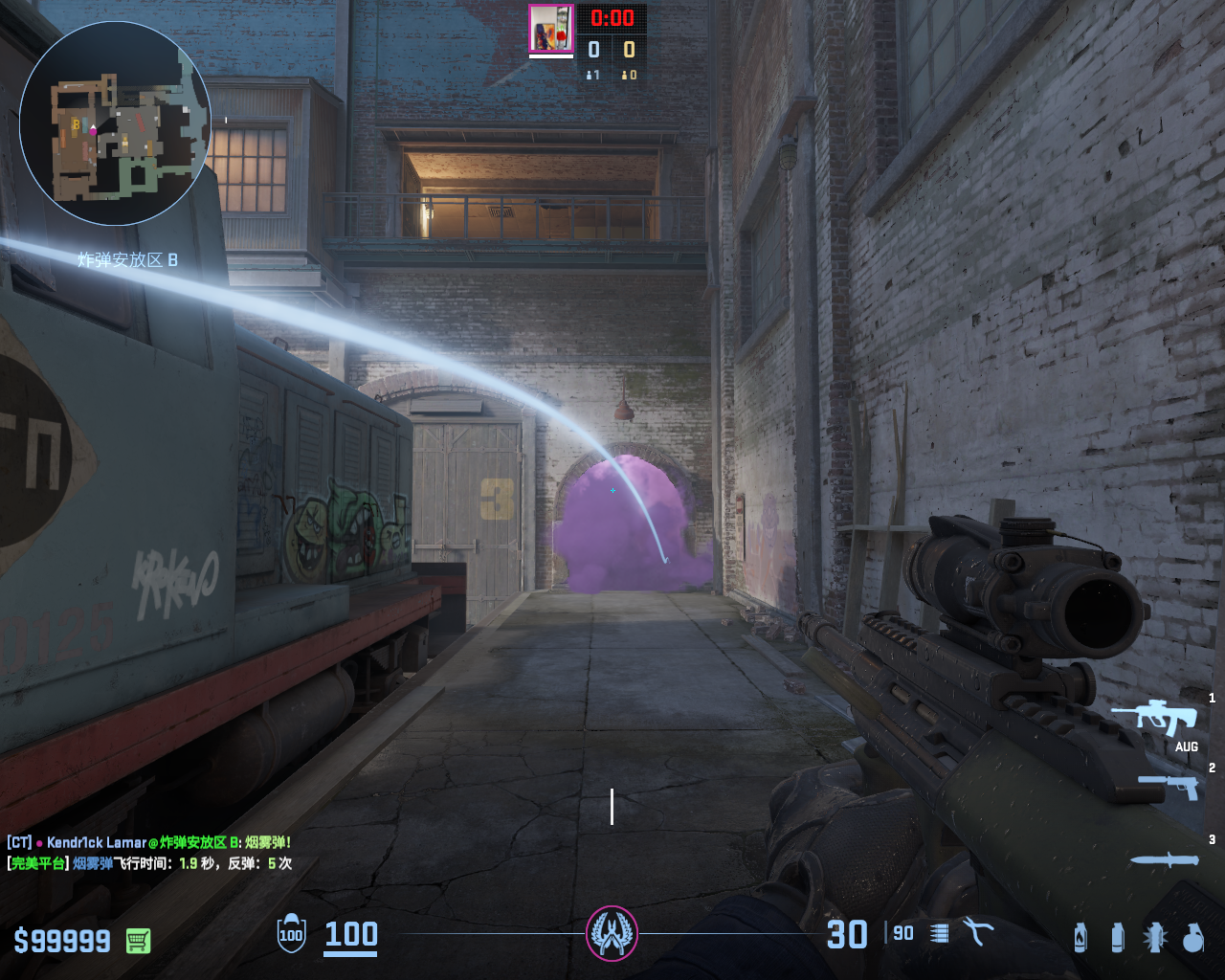The width and height of the screenshot is (1225, 980).
Task: Select the player avatar beside the round timer
Action: pyautogui.click(x=550, y=29)
